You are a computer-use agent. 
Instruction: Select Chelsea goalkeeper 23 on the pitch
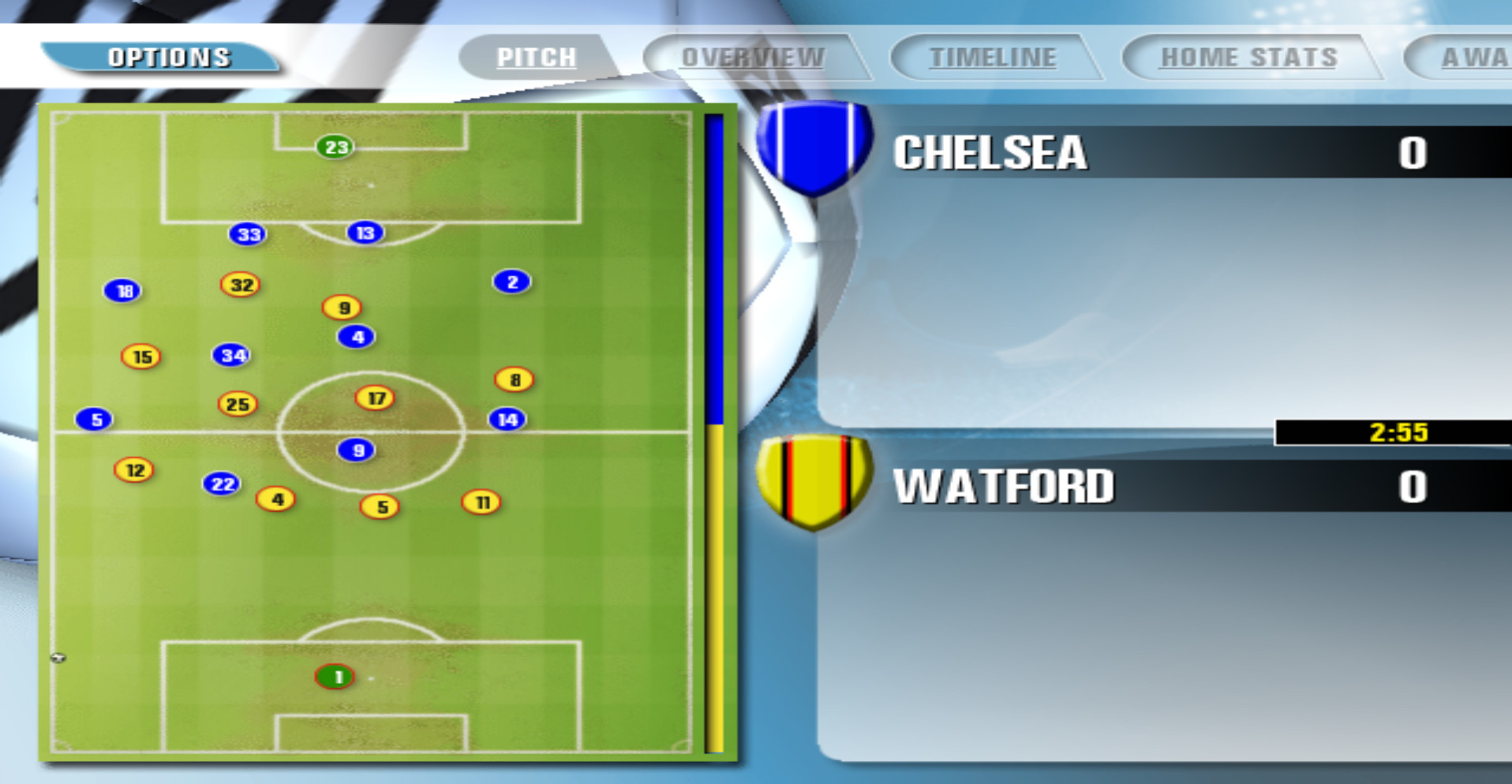click(335, 147)
